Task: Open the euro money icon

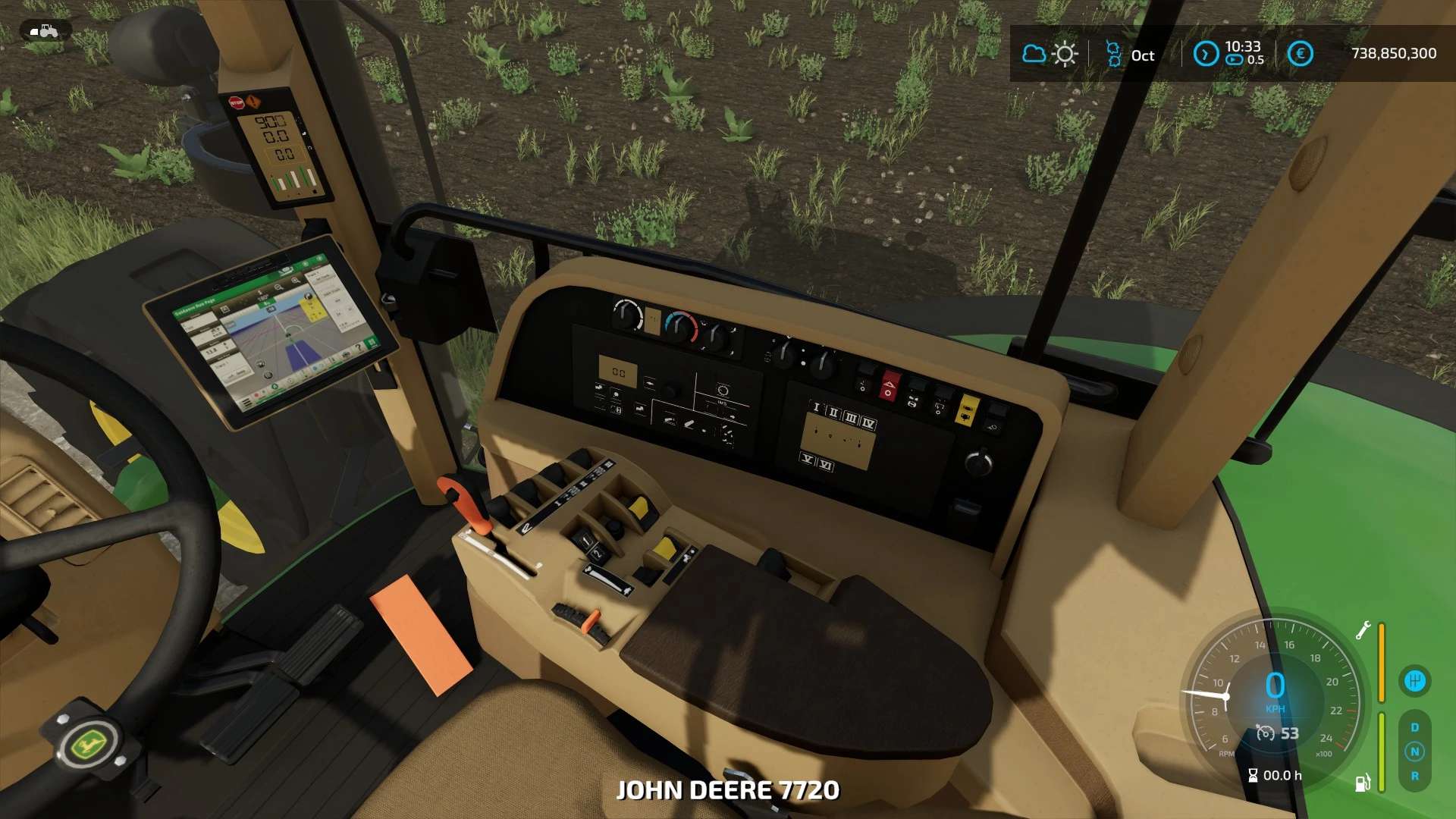Action: pos(1301,54)
